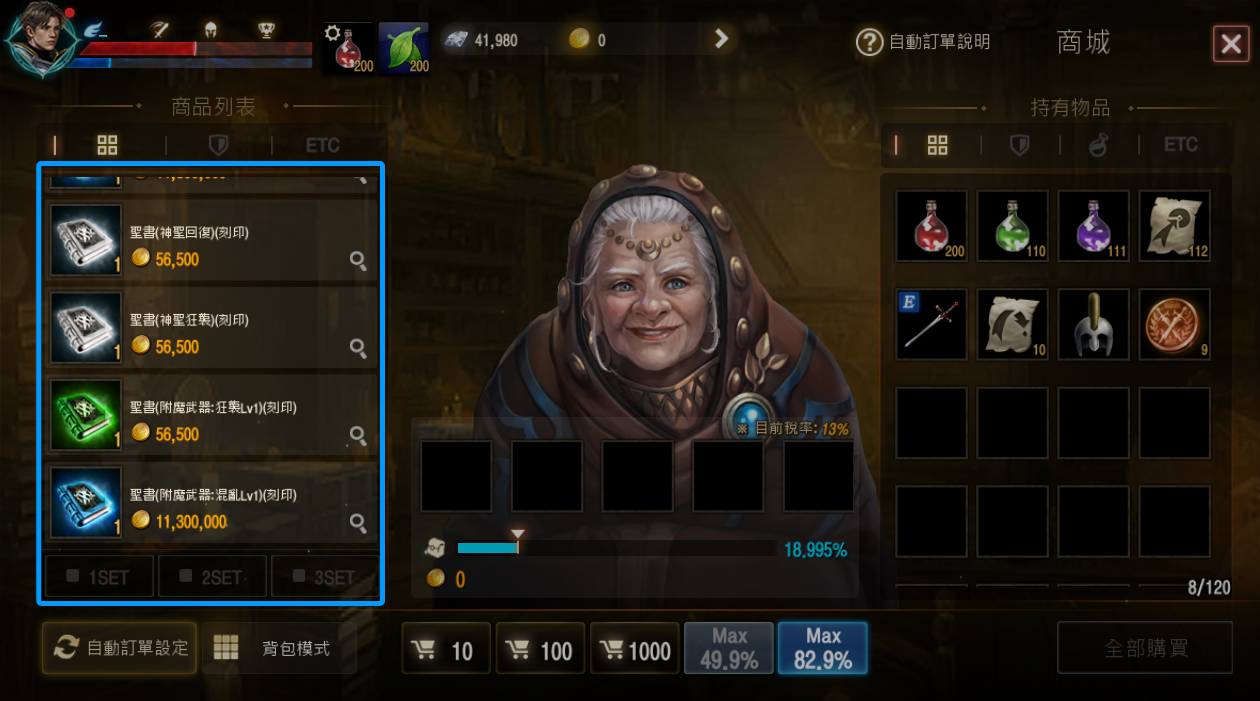Image resolution: width=1260 pixels, height=701 pixels.
Task: Inspect the 11,300,000 gold 混亂Lv1 book details
Action: (358, 522)
